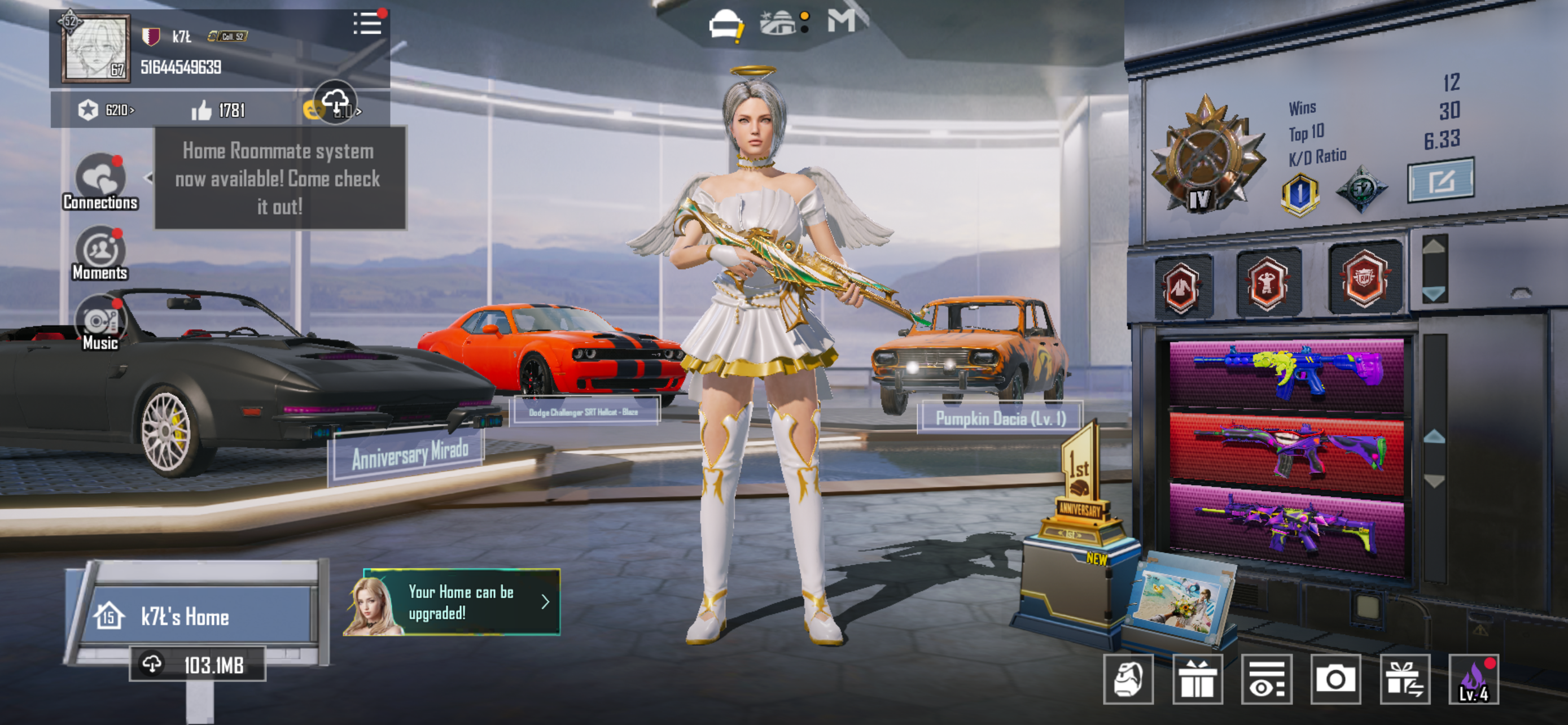View the popularity star value 6210

pyautogui.click(x=106, y=110)
